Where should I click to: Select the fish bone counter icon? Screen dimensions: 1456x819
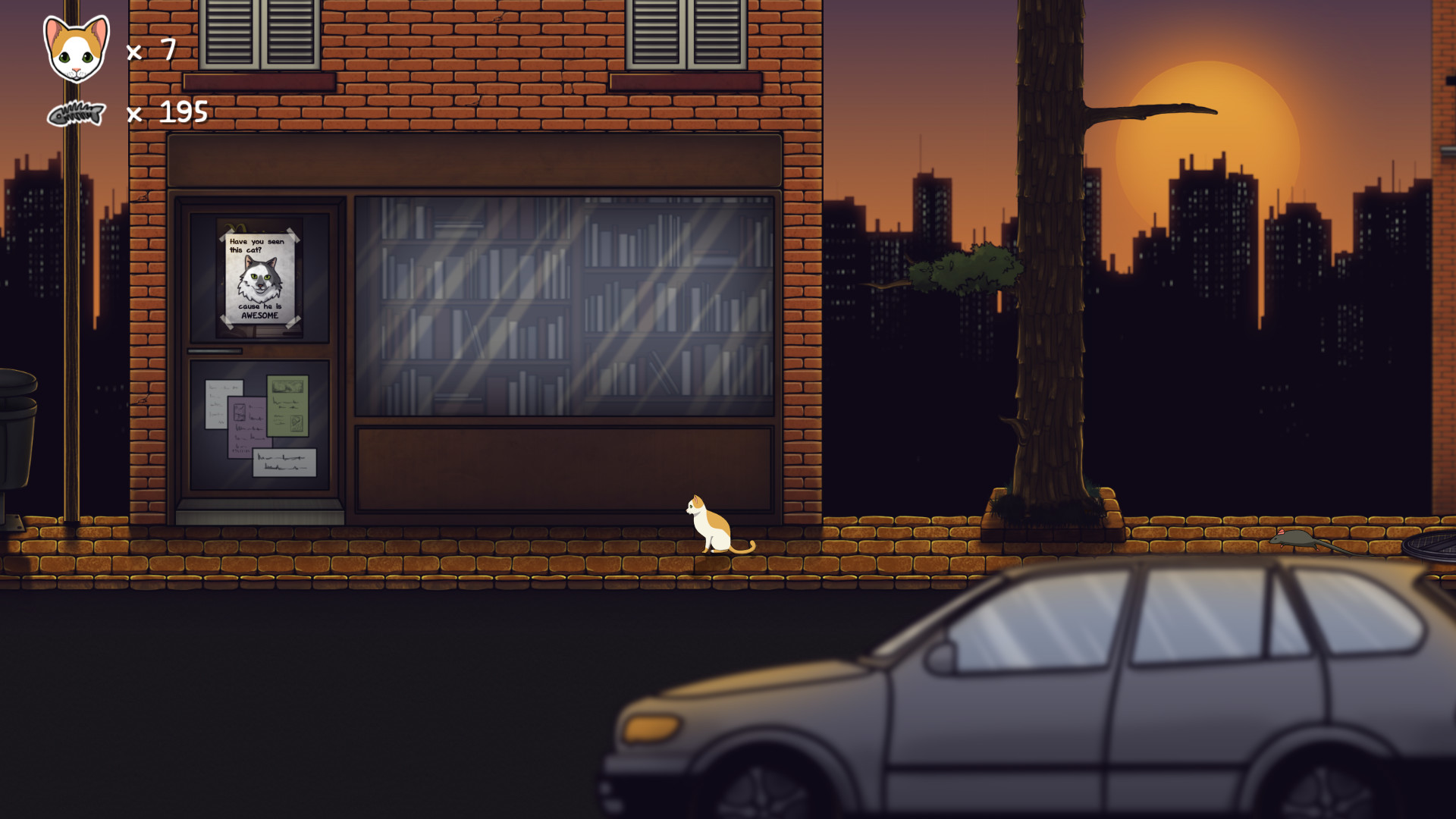click(75, 115)
